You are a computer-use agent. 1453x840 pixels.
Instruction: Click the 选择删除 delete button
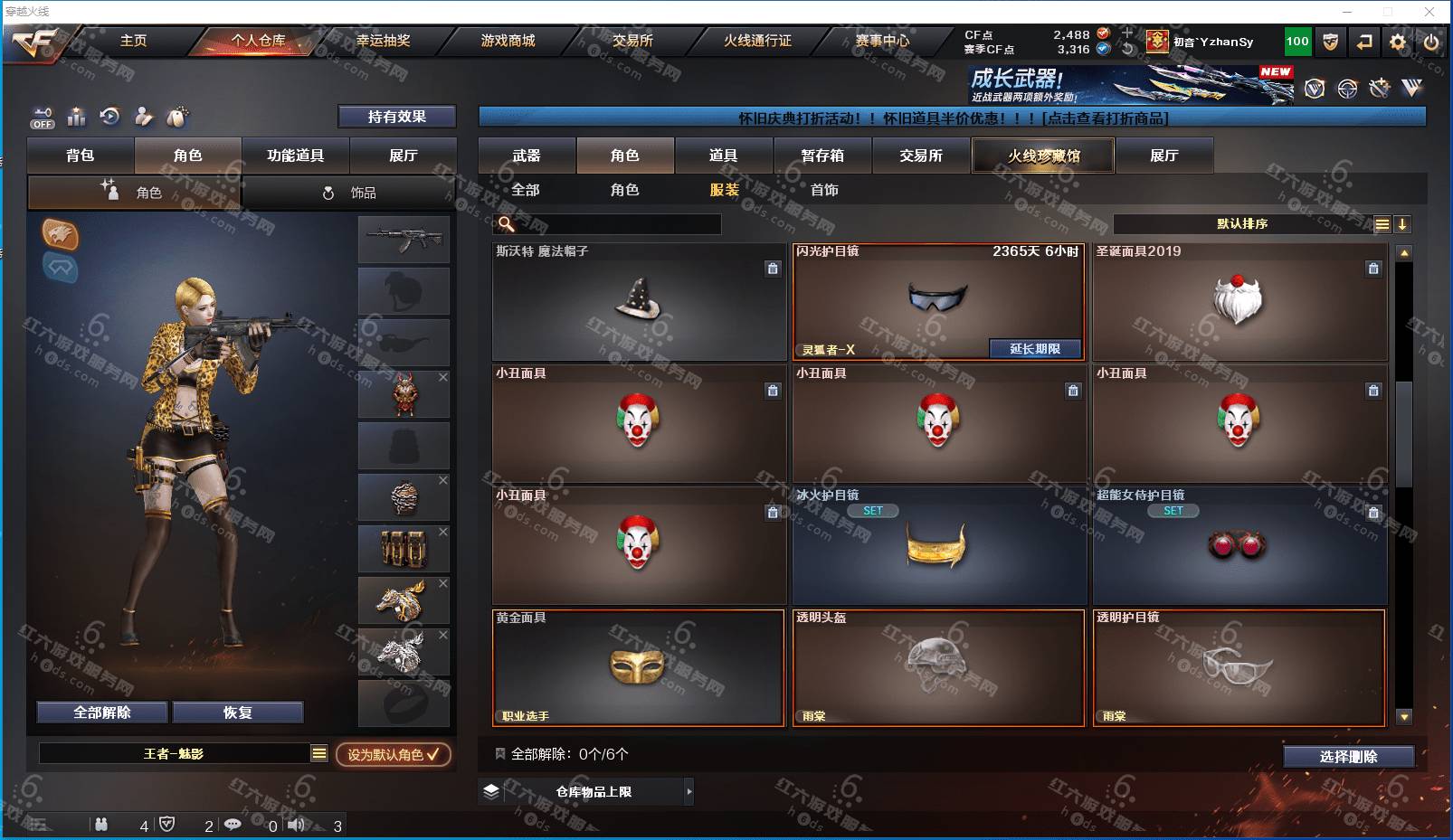click(1348, 757)
